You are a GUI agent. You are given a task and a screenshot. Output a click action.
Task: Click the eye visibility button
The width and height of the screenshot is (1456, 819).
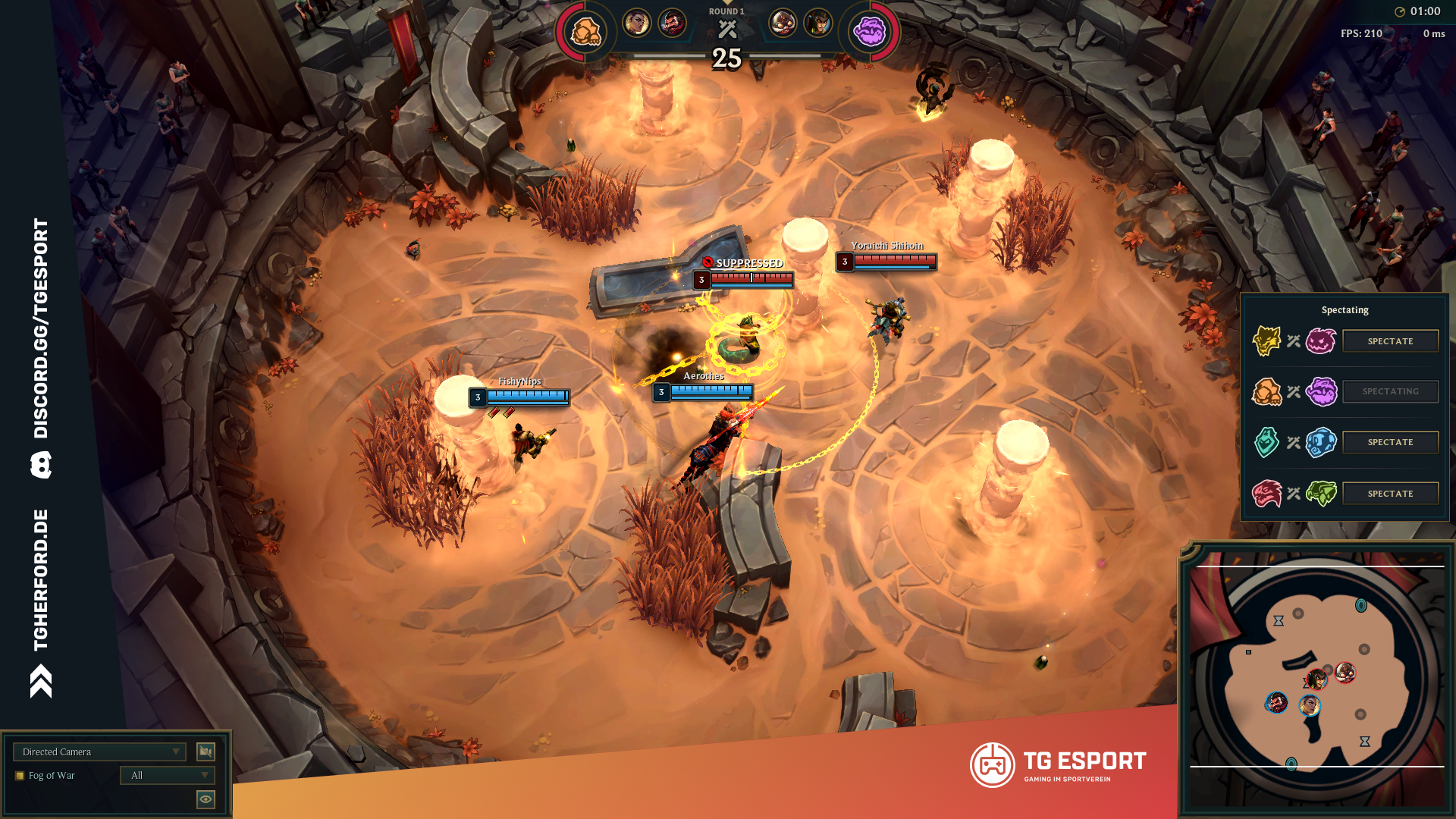206,799
